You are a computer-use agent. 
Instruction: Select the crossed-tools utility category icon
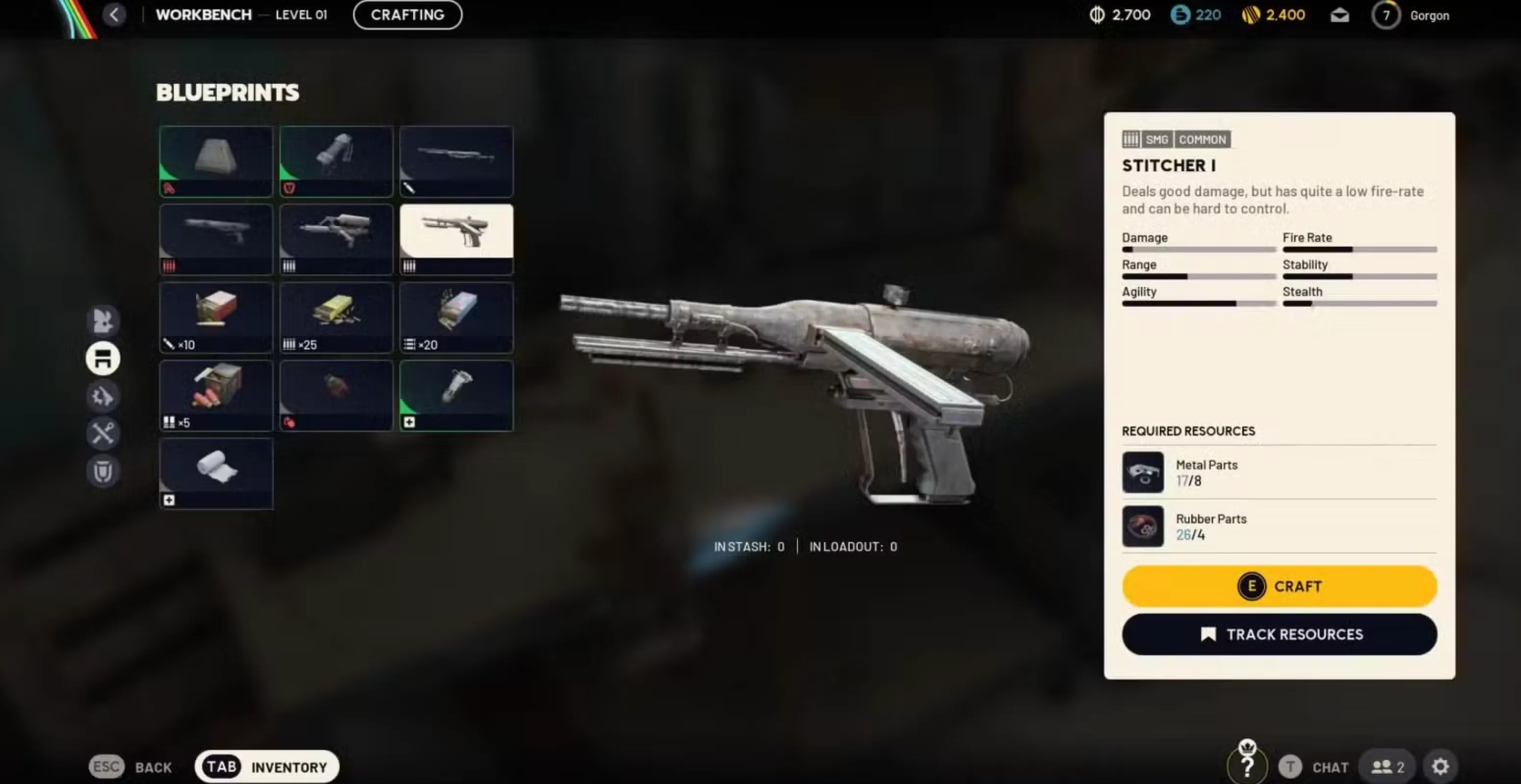point(104,434)
